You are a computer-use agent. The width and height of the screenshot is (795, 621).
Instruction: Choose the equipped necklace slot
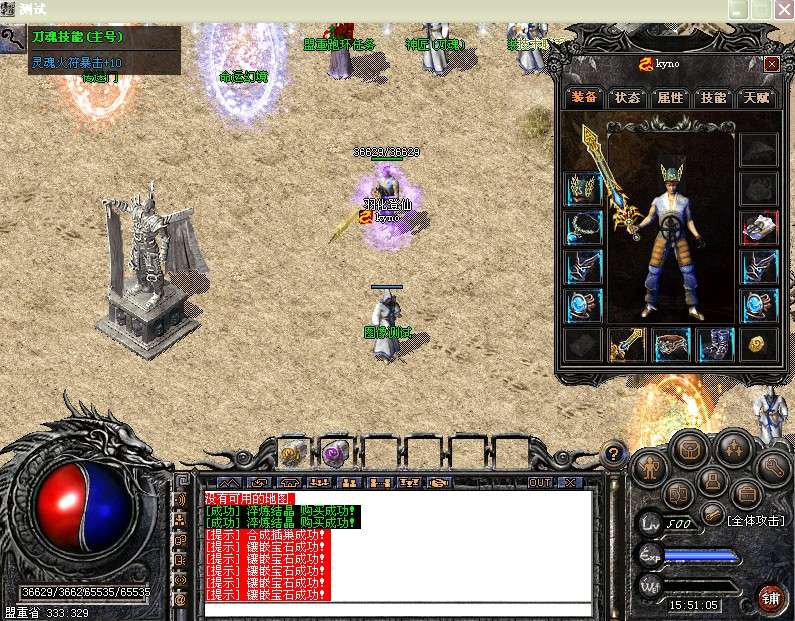(583, 228)
